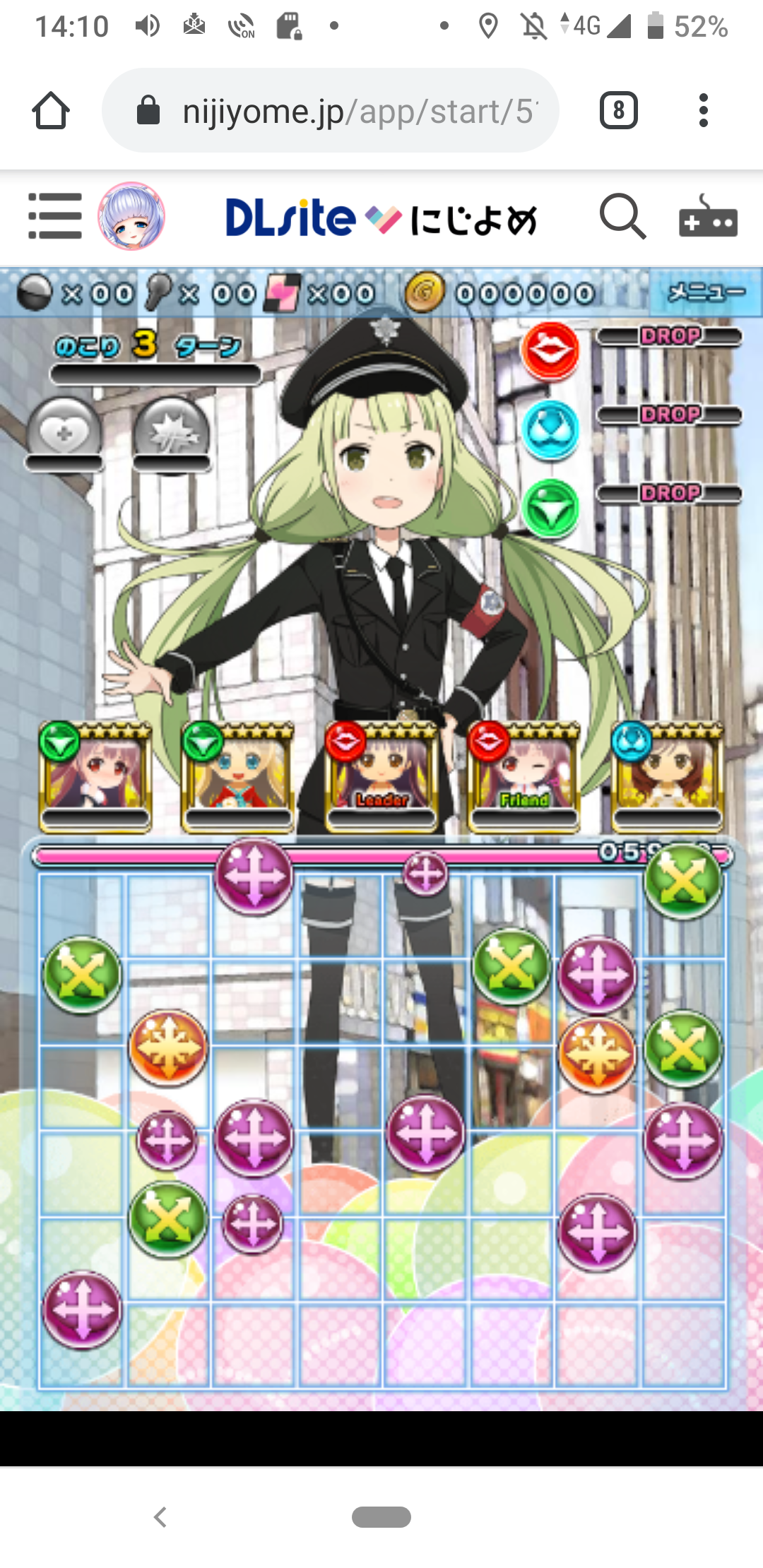The height and width of the screenshot is (1568, 763).
Task: Activate the heart skill button
Action: [x=64, y=432]
